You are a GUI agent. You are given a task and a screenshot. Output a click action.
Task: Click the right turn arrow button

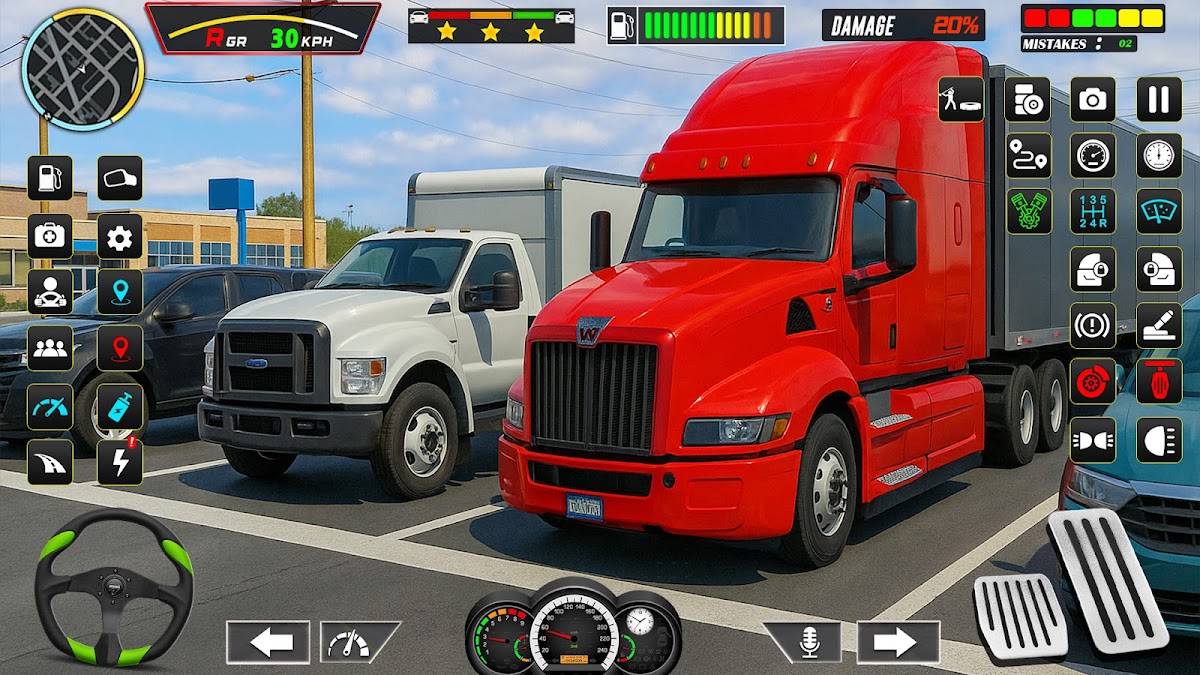pos(898,642)
